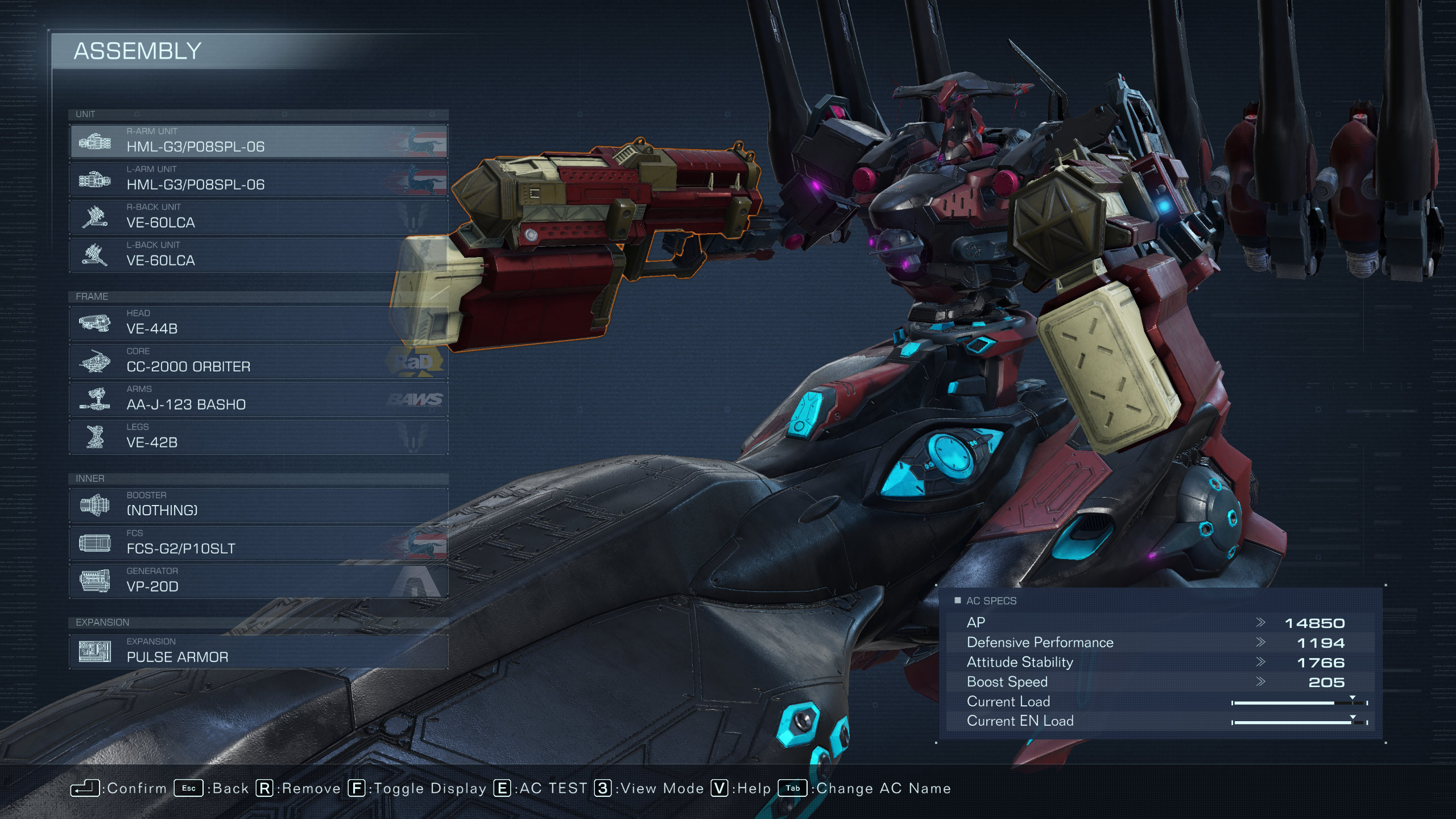Choose the ARMS slot AA-J-123 BASHO

pos(259,399)
